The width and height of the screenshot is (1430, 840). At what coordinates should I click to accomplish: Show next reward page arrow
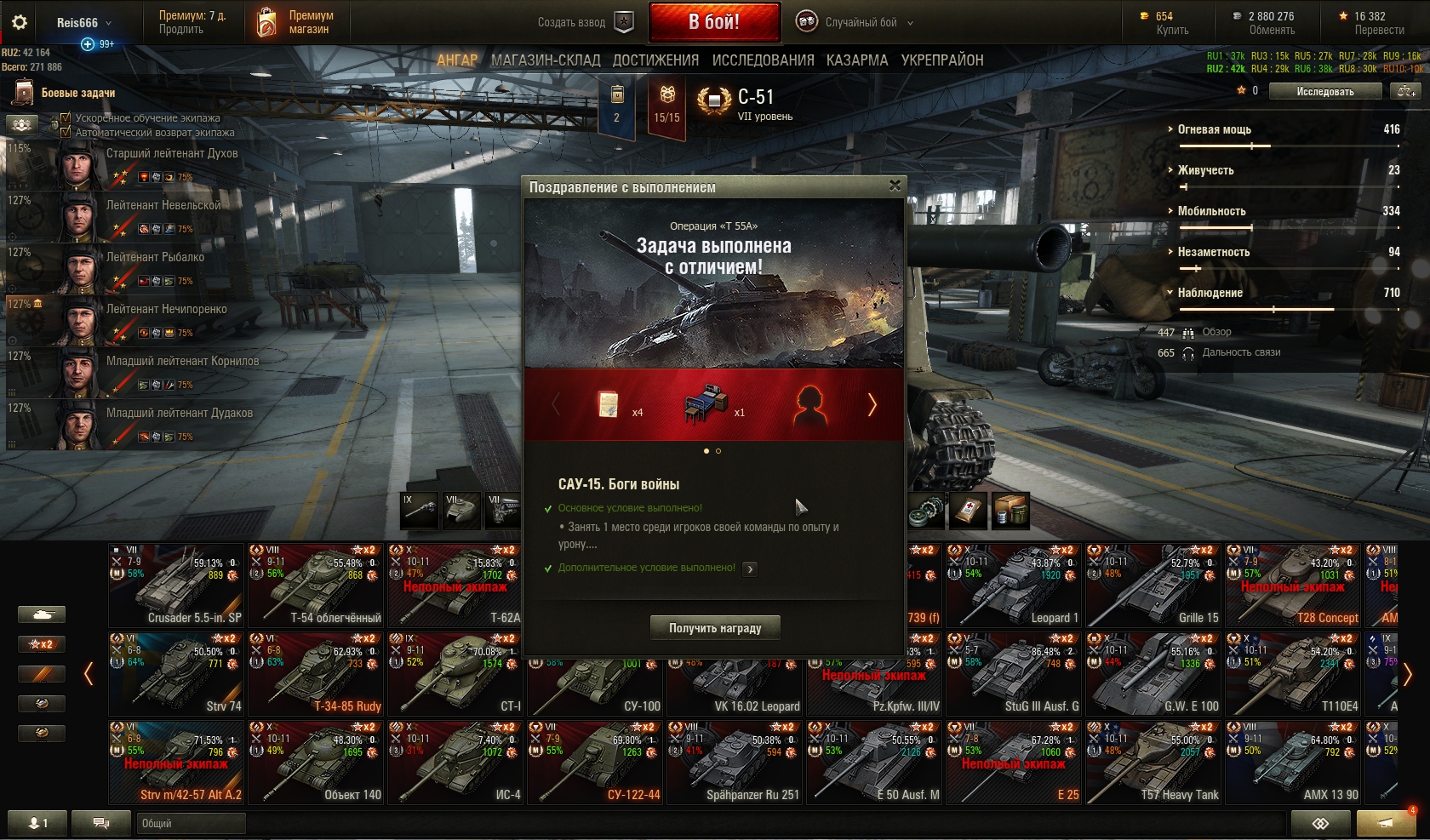click(872, 405)
